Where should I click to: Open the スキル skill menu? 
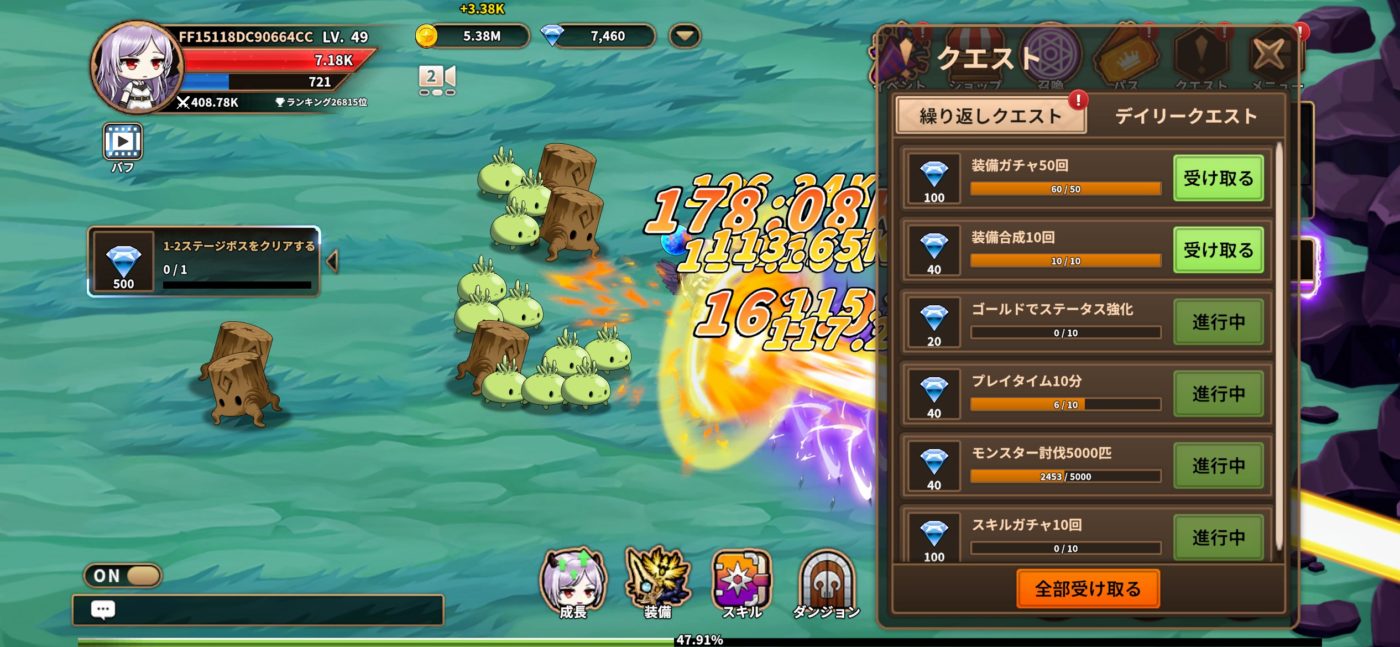pyautogui.click(x=741, y=581)
